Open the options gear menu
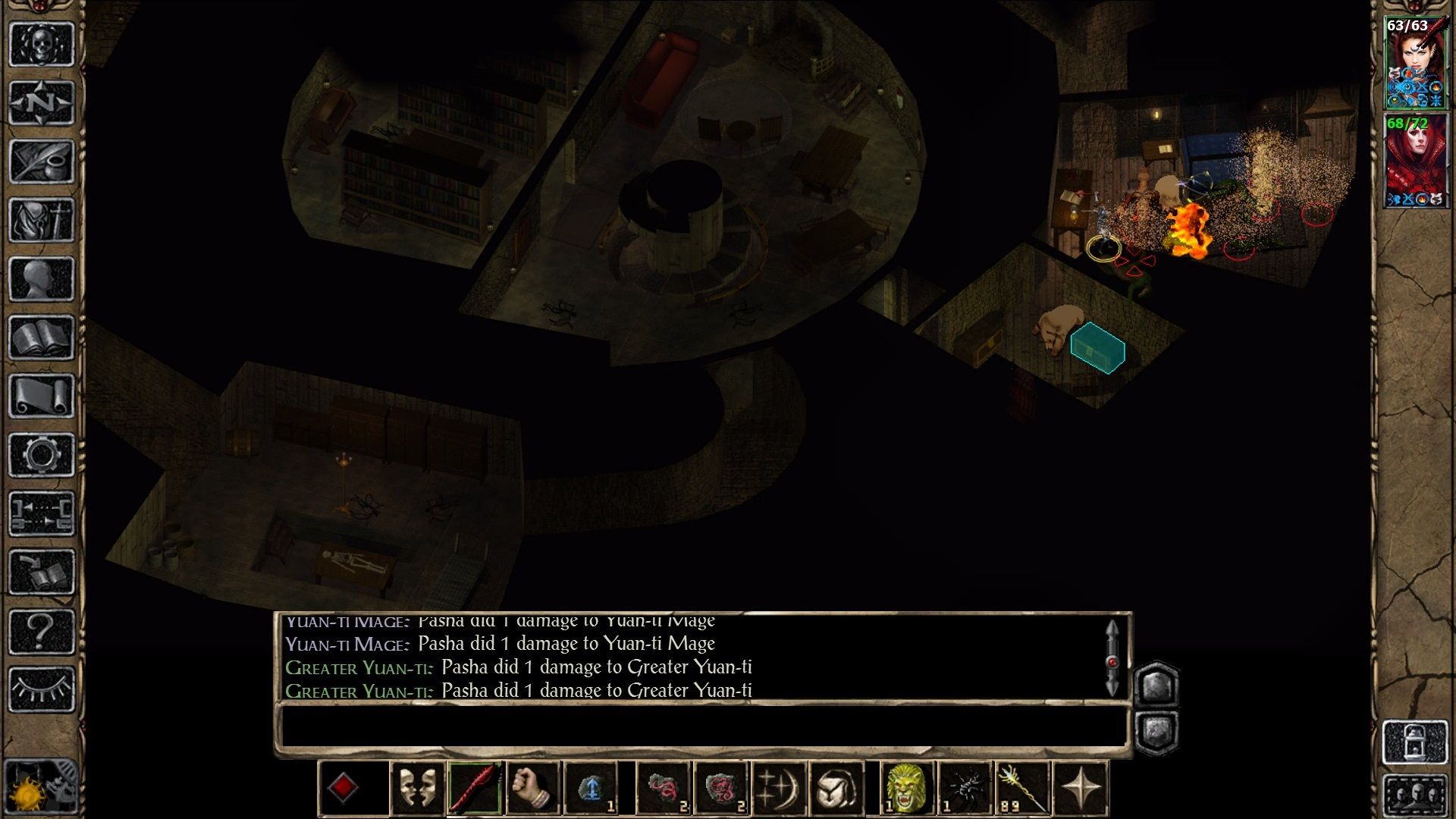 42,455
